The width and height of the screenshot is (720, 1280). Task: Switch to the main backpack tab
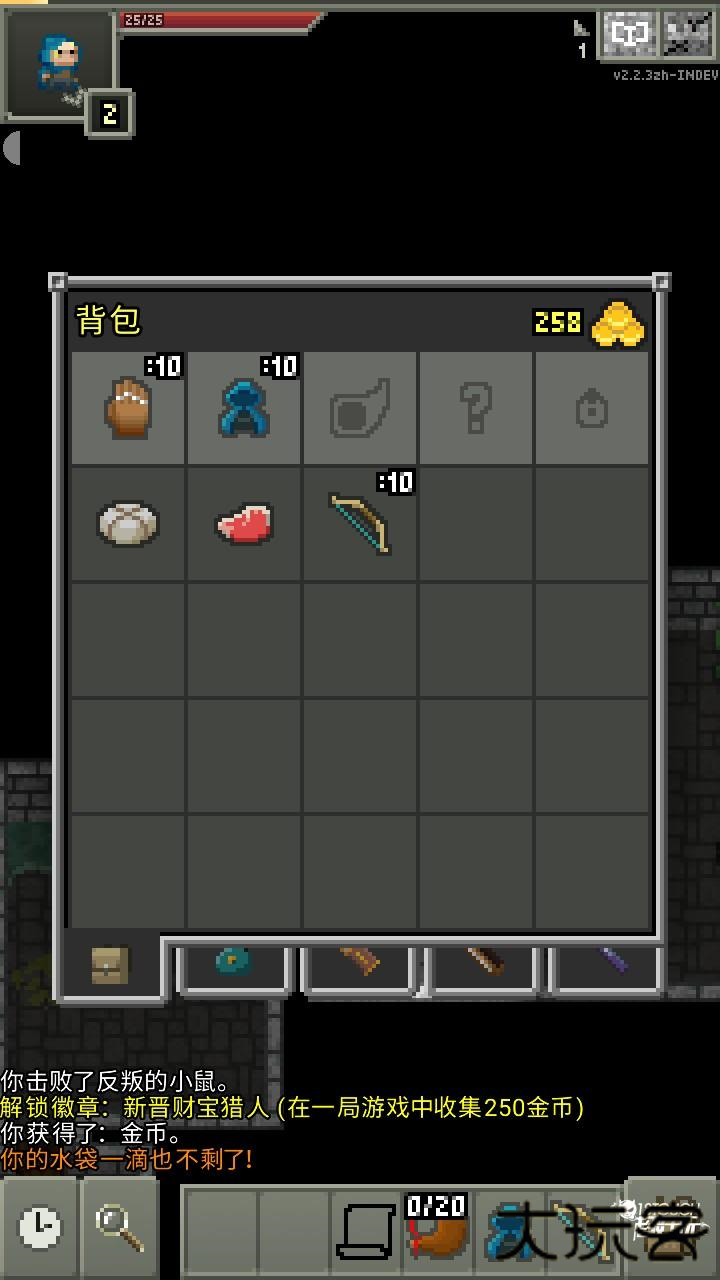click(x=110, y=965)
